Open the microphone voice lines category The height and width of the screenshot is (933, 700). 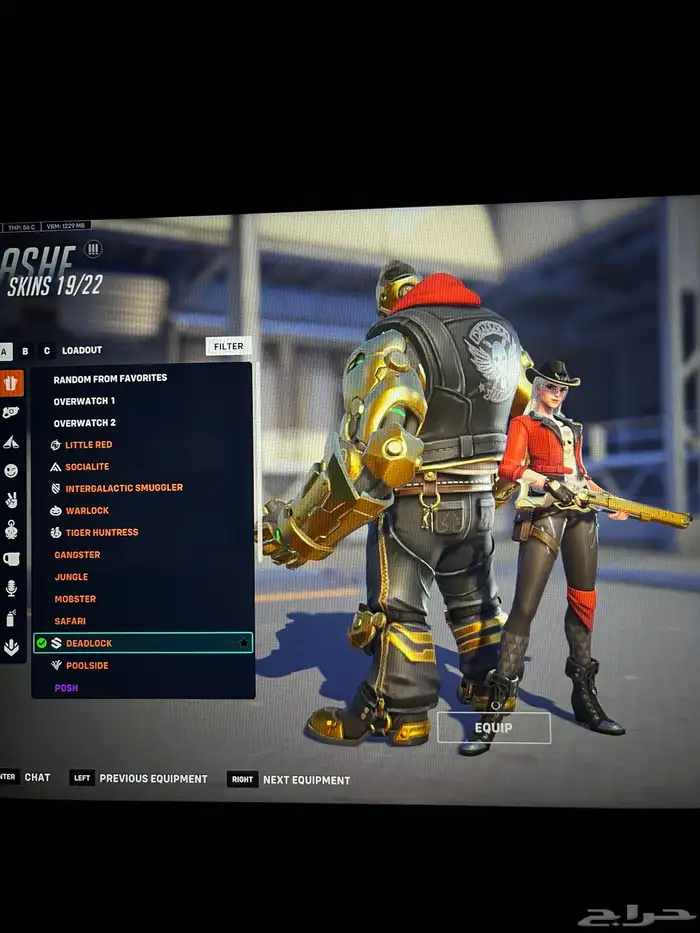(11, 587)
